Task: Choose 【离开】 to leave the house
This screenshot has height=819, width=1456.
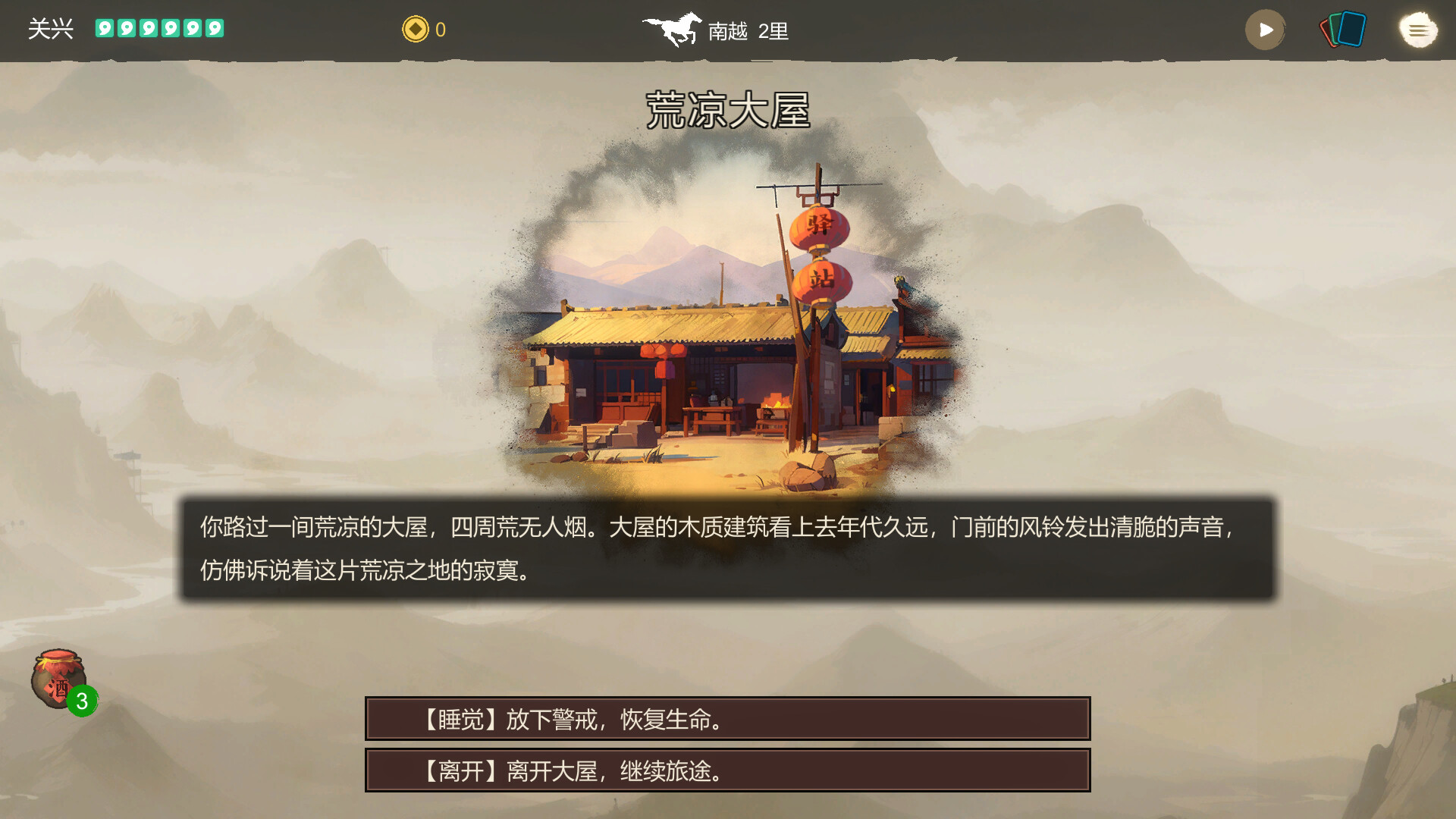Action: tap(728, 771)
